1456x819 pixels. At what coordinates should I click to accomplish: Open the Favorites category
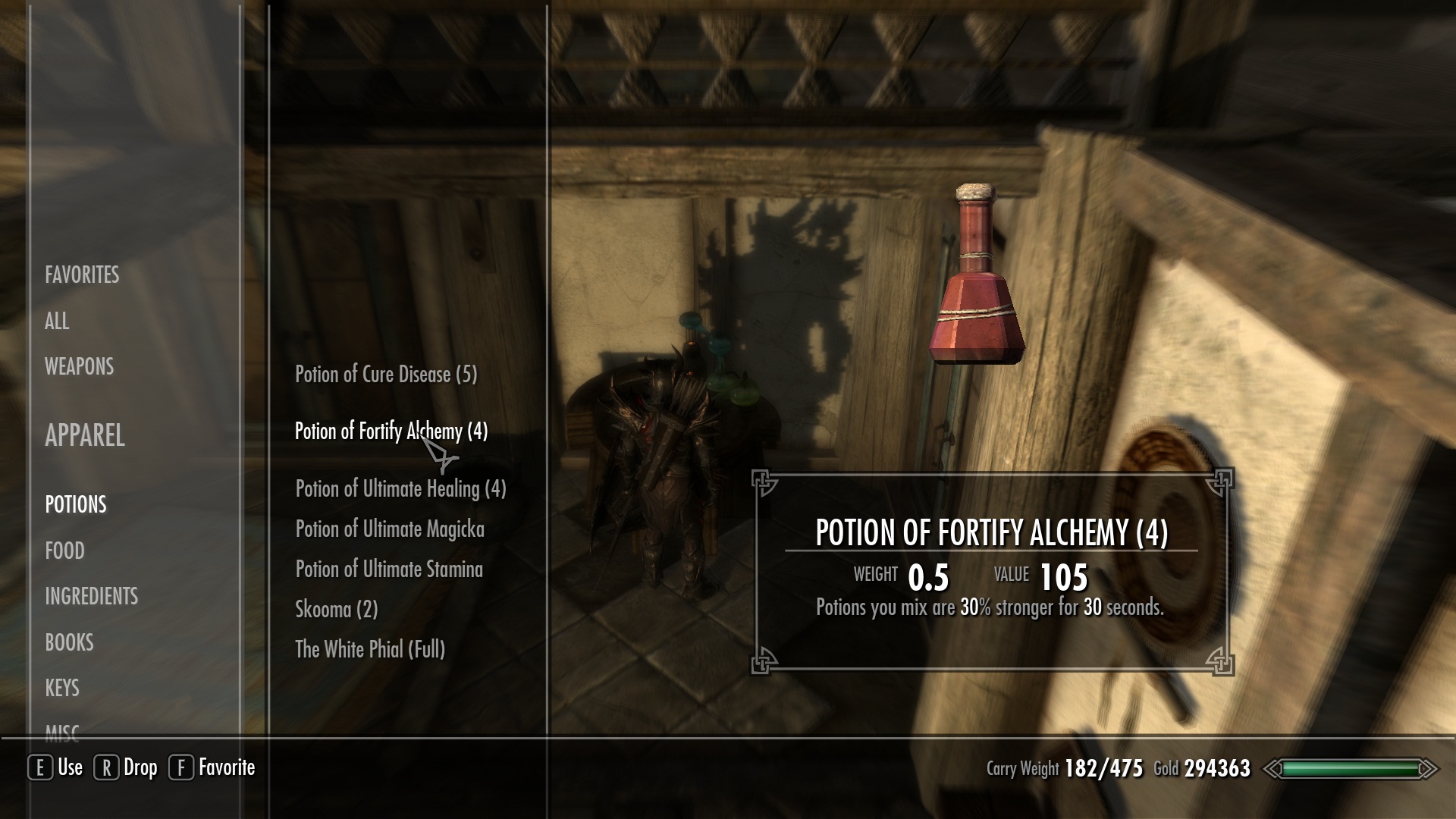[82, 275]
